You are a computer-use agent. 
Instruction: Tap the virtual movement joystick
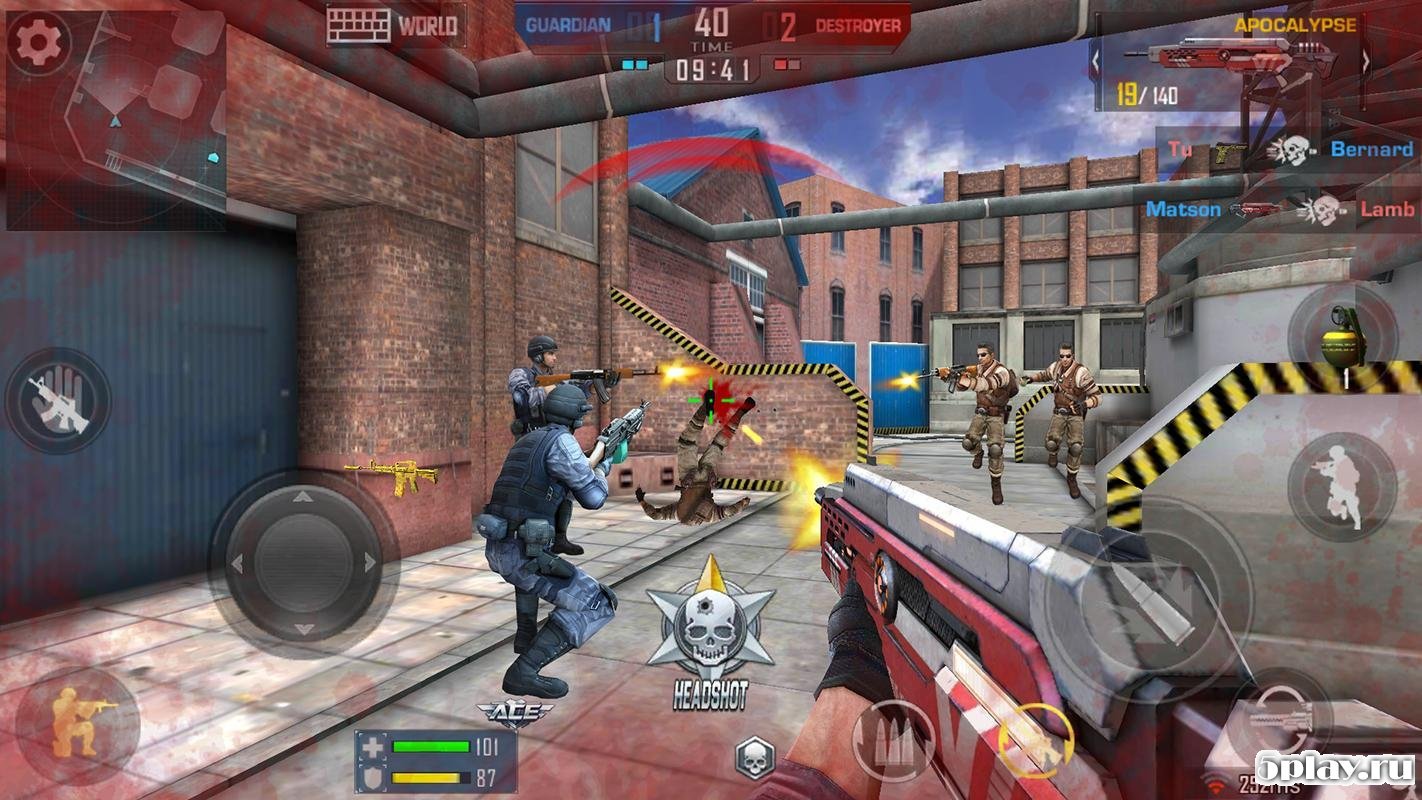(x=303, y=563)
